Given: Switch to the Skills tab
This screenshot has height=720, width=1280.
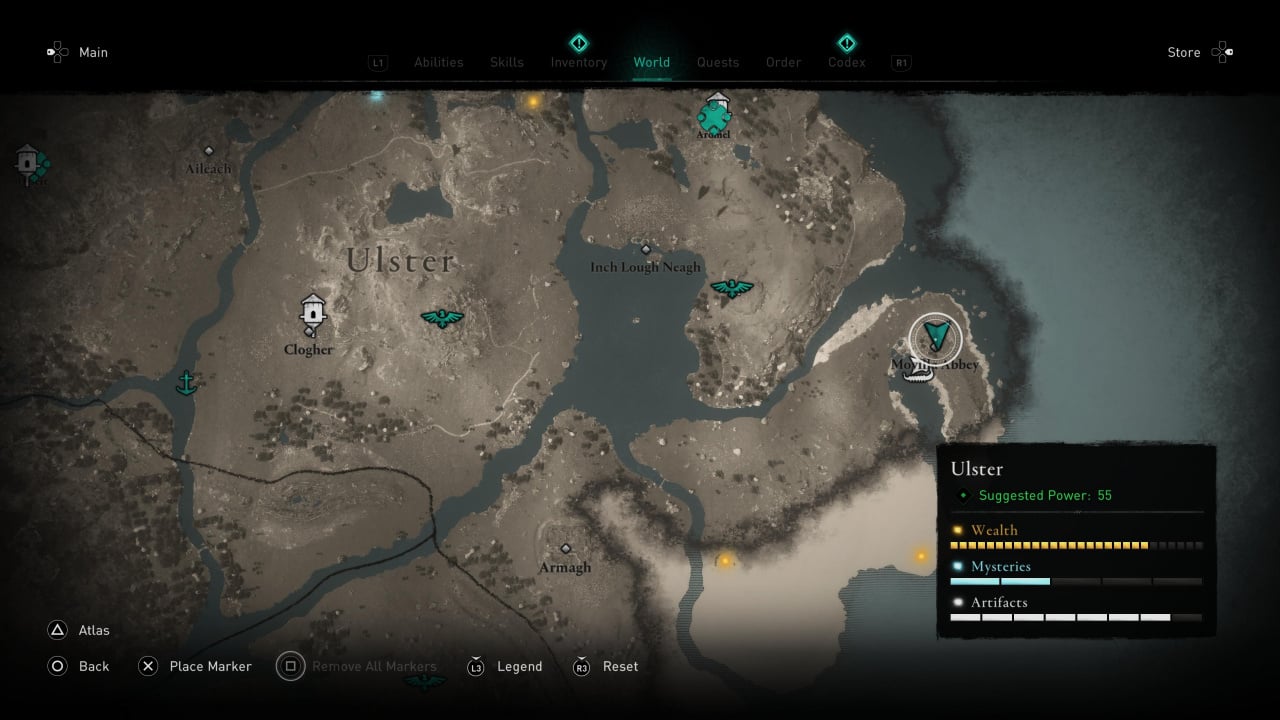Looking at the screenshot, I should 507,62.
